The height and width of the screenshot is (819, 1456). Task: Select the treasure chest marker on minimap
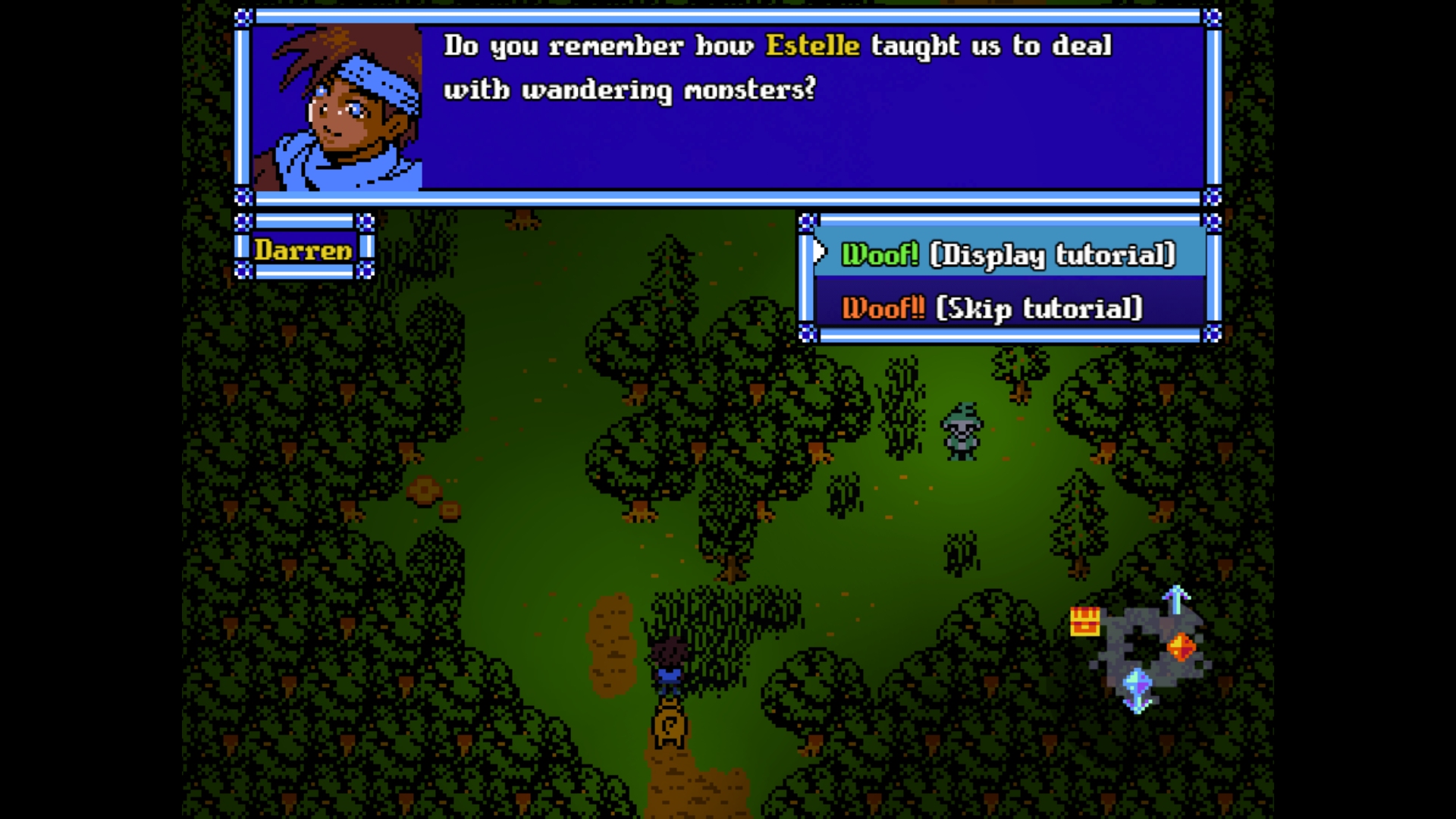[1084, 621]
